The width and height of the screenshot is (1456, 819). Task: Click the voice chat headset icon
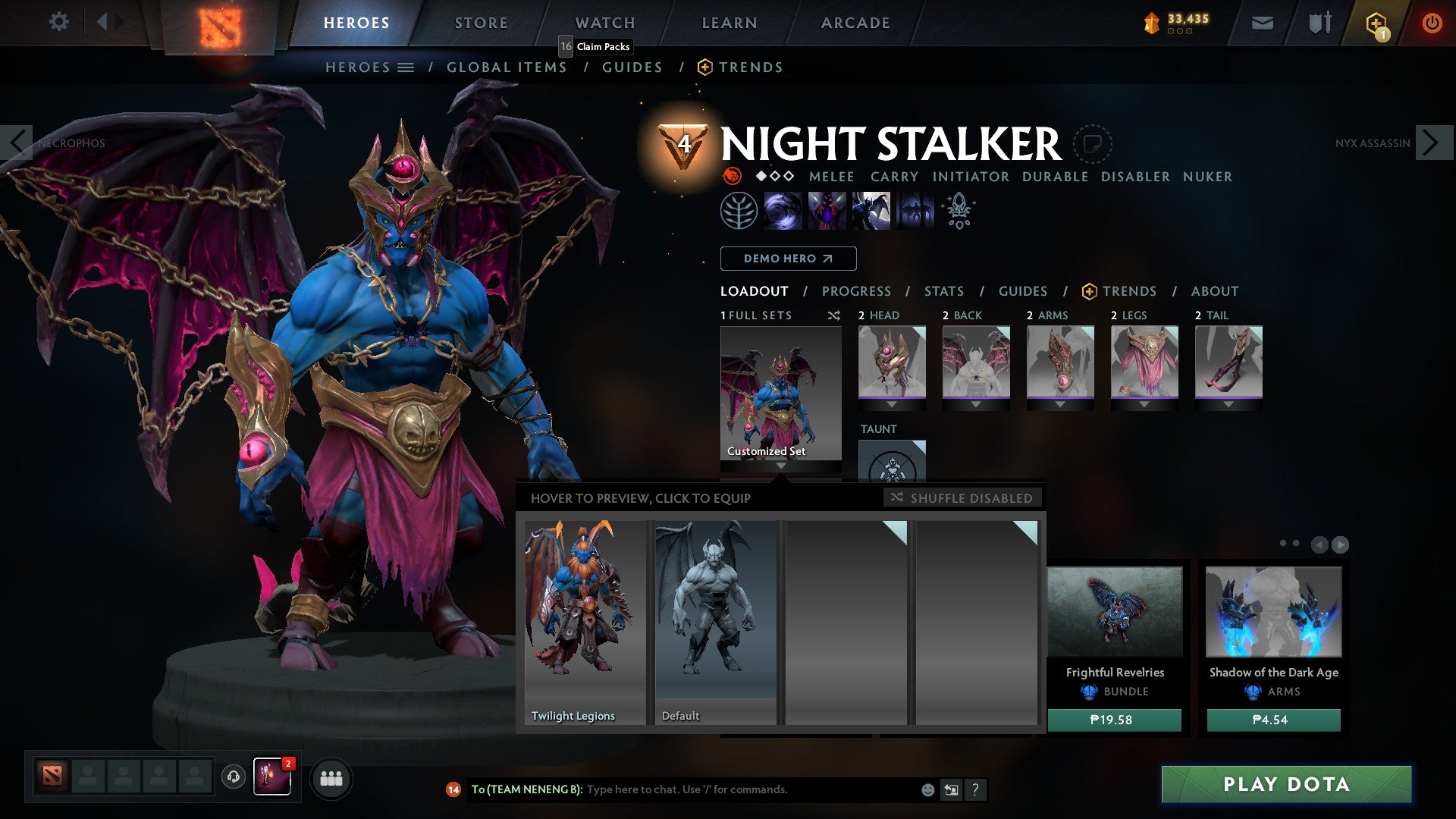pyautogui.click(x=232, y=777)
